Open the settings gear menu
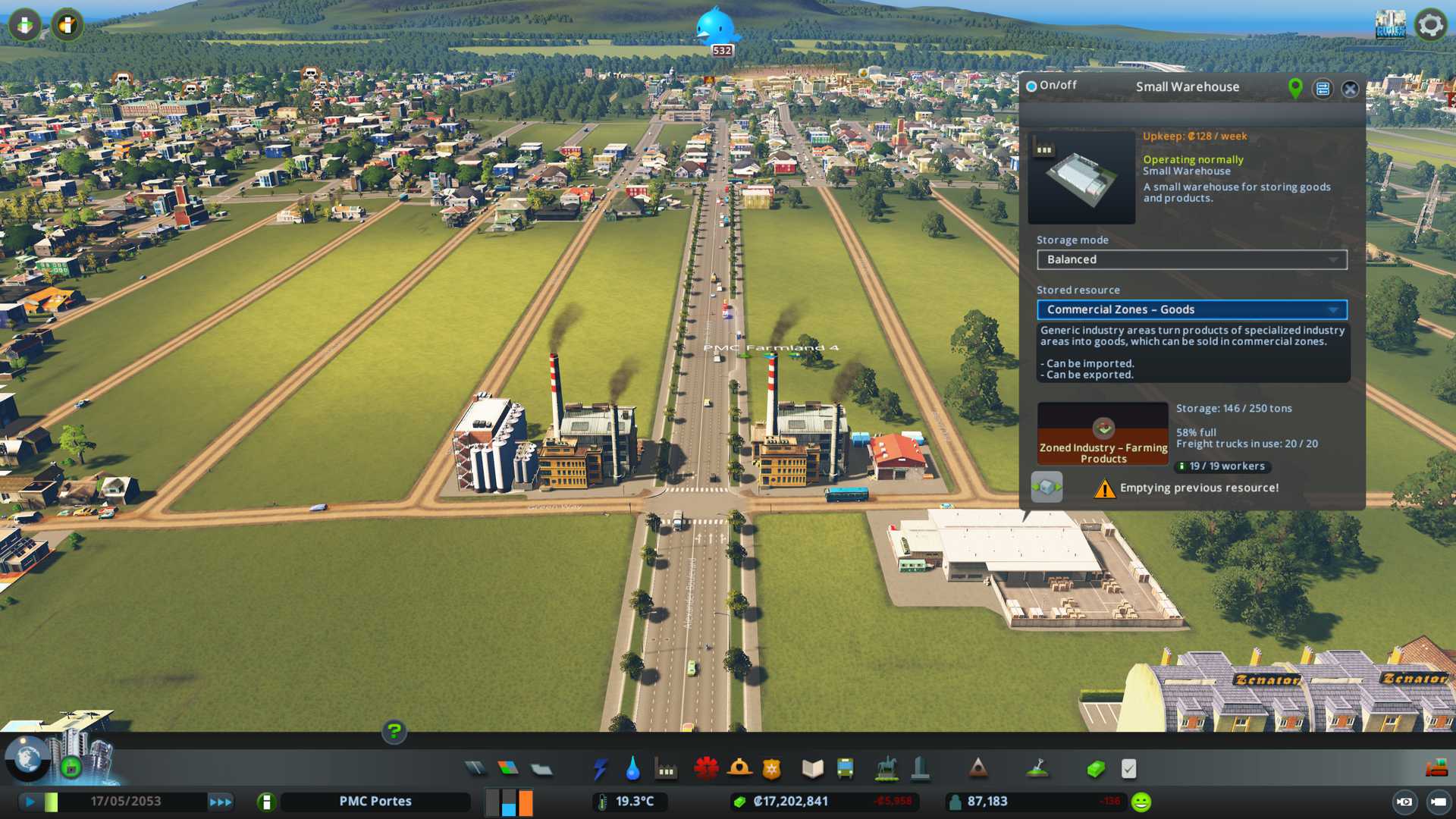Viewport: 1456px width, 819px height. click(1430, 25)
